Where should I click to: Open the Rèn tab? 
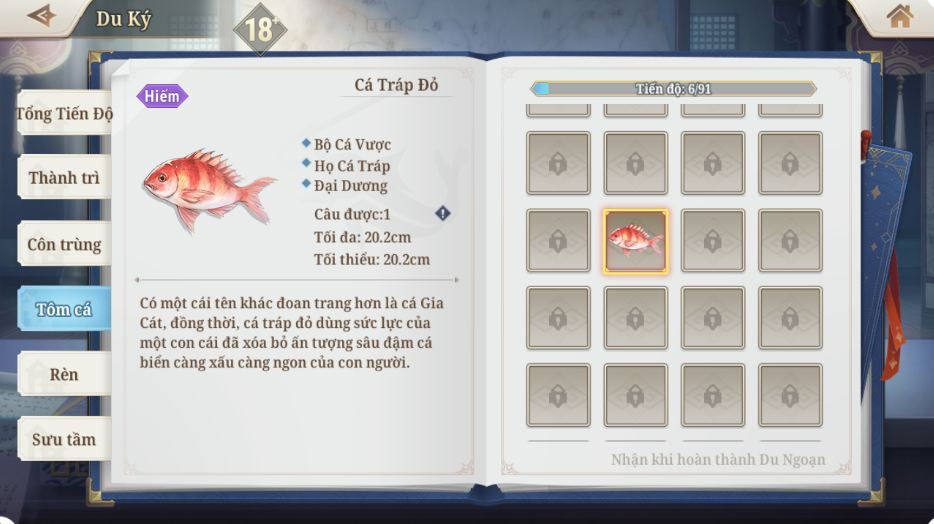click(64, 374)
